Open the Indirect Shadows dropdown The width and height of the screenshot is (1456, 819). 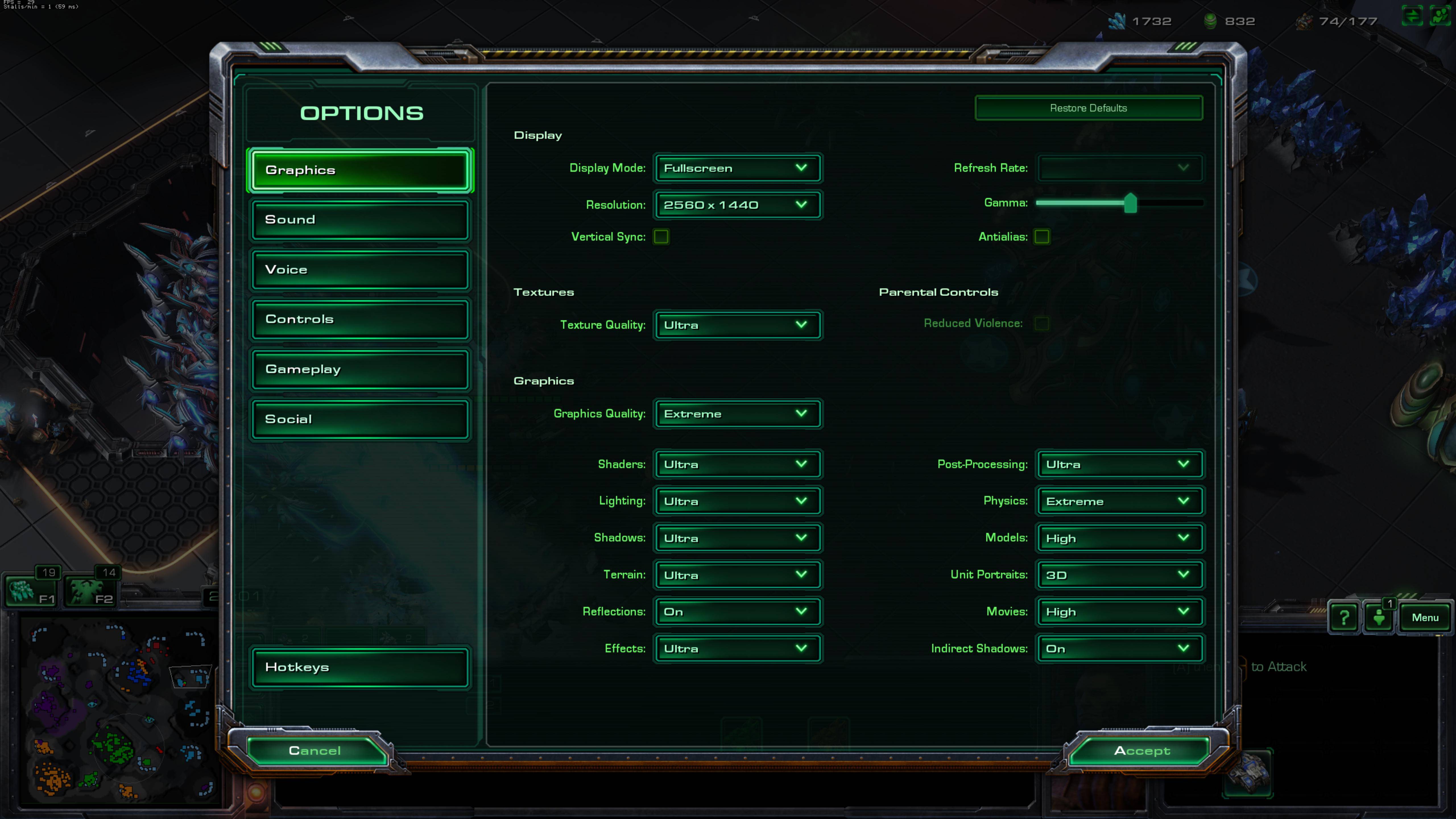(x=1119, y=648)
